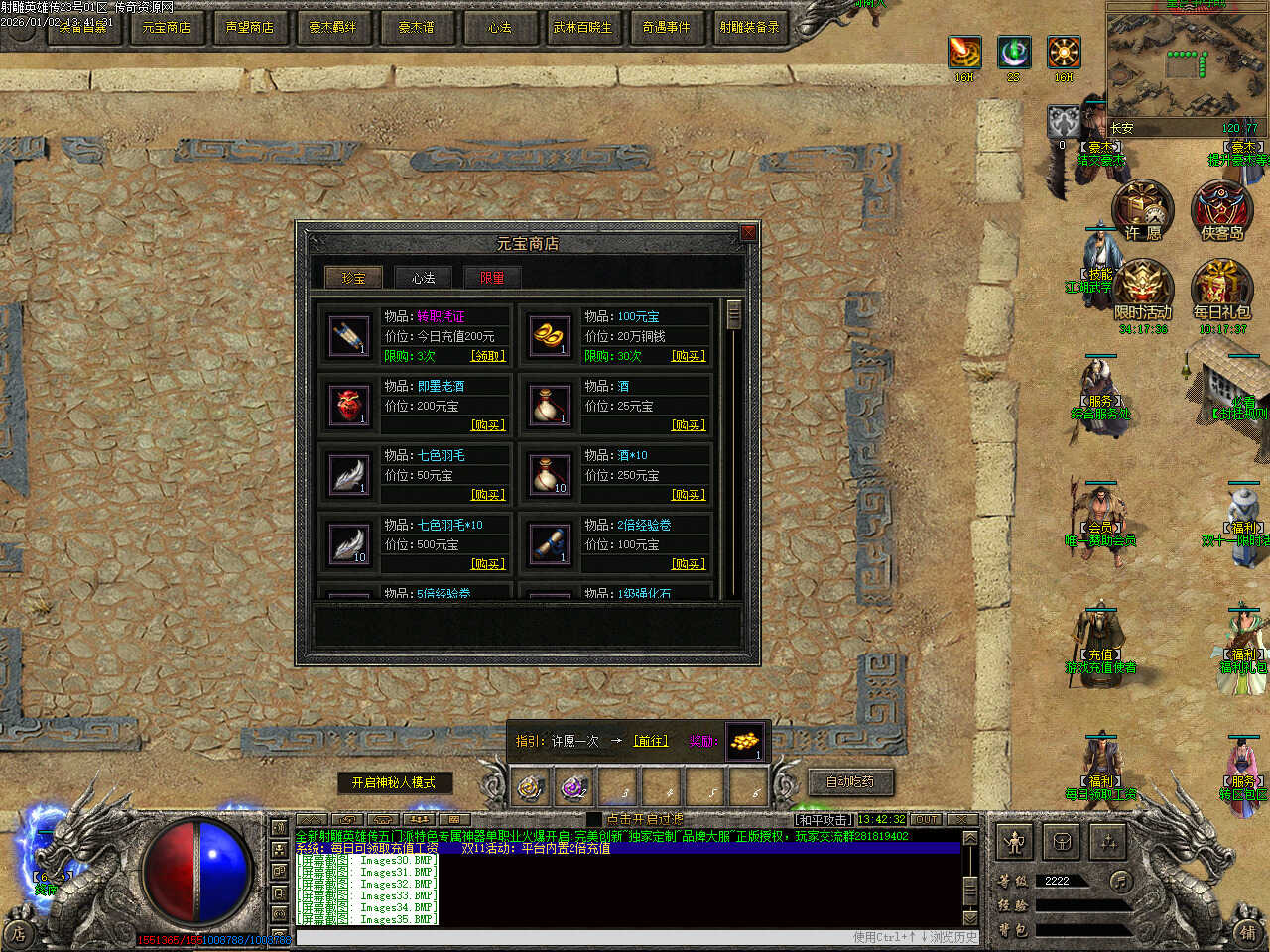
Task: Open the 射雕装备录 equipment catalog
Action: pos(749,27)
